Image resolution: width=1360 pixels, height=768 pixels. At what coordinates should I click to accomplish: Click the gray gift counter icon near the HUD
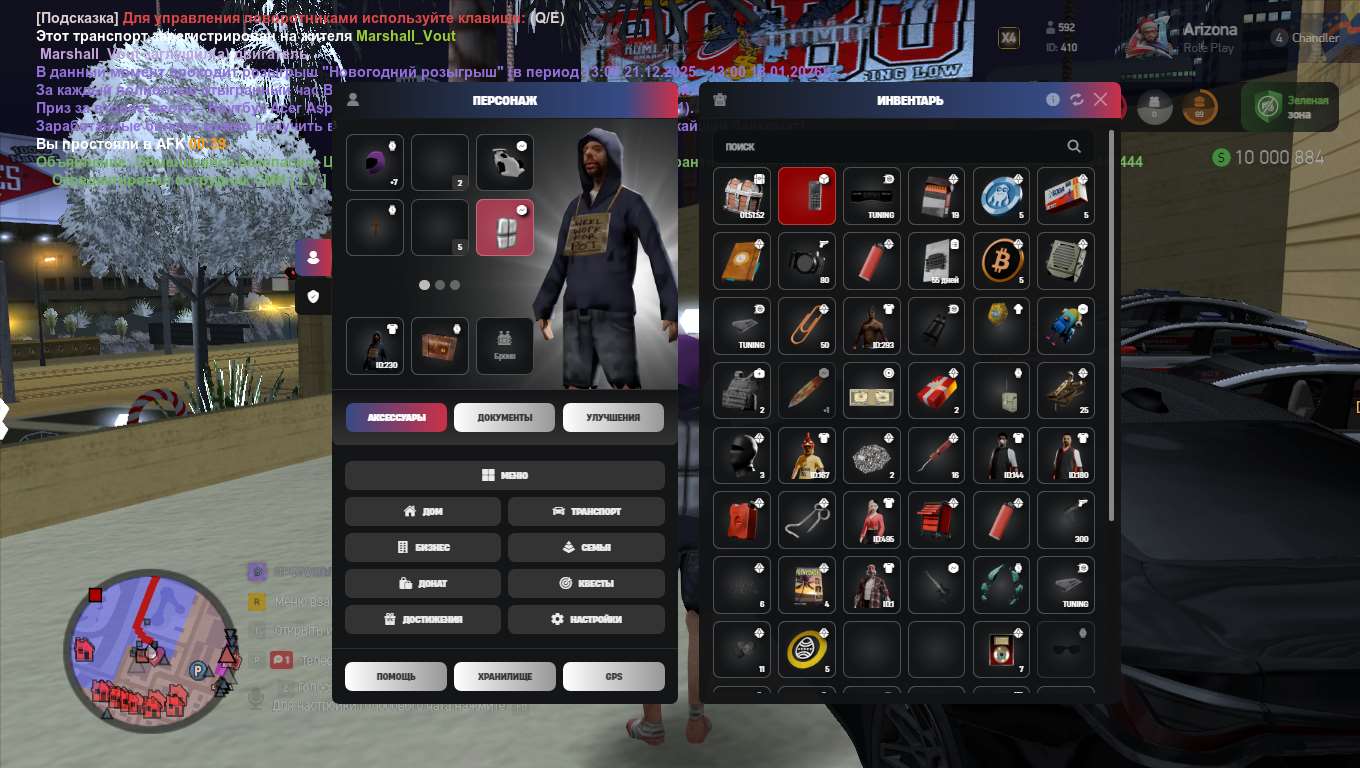pos(1156,107)
